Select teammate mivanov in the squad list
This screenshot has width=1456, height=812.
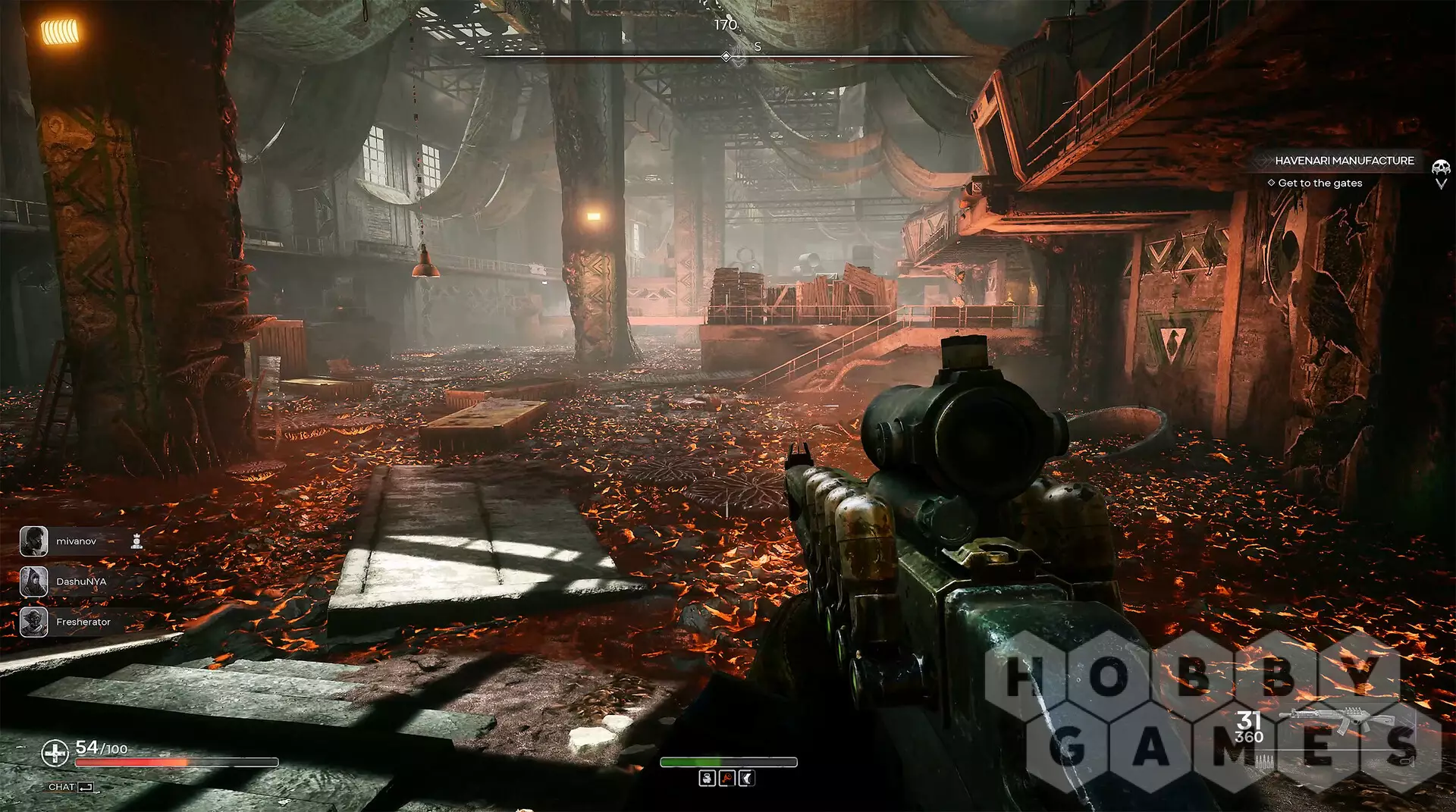point(75,541)
